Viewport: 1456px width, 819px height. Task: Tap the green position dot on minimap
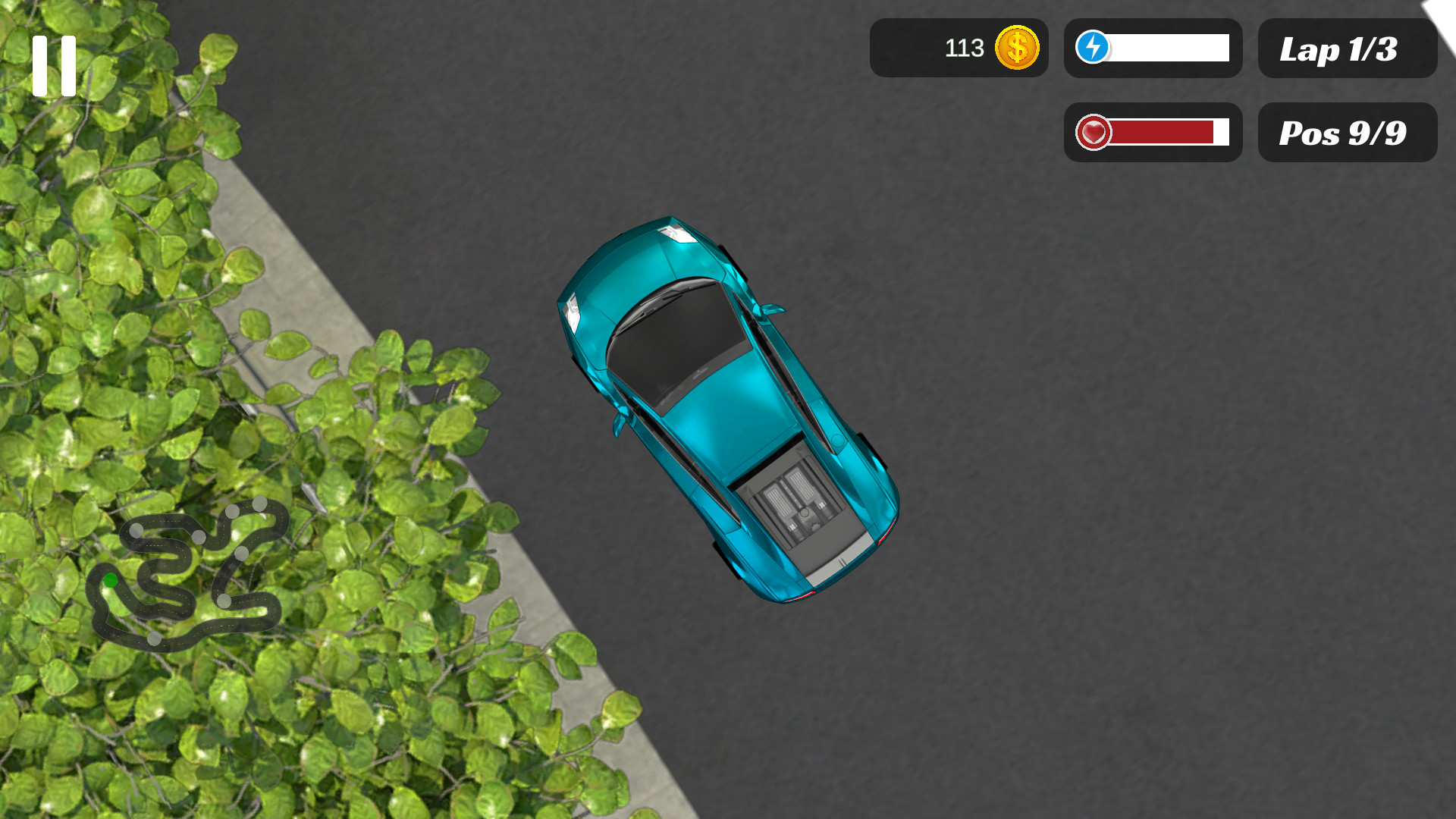pos(111,580)
